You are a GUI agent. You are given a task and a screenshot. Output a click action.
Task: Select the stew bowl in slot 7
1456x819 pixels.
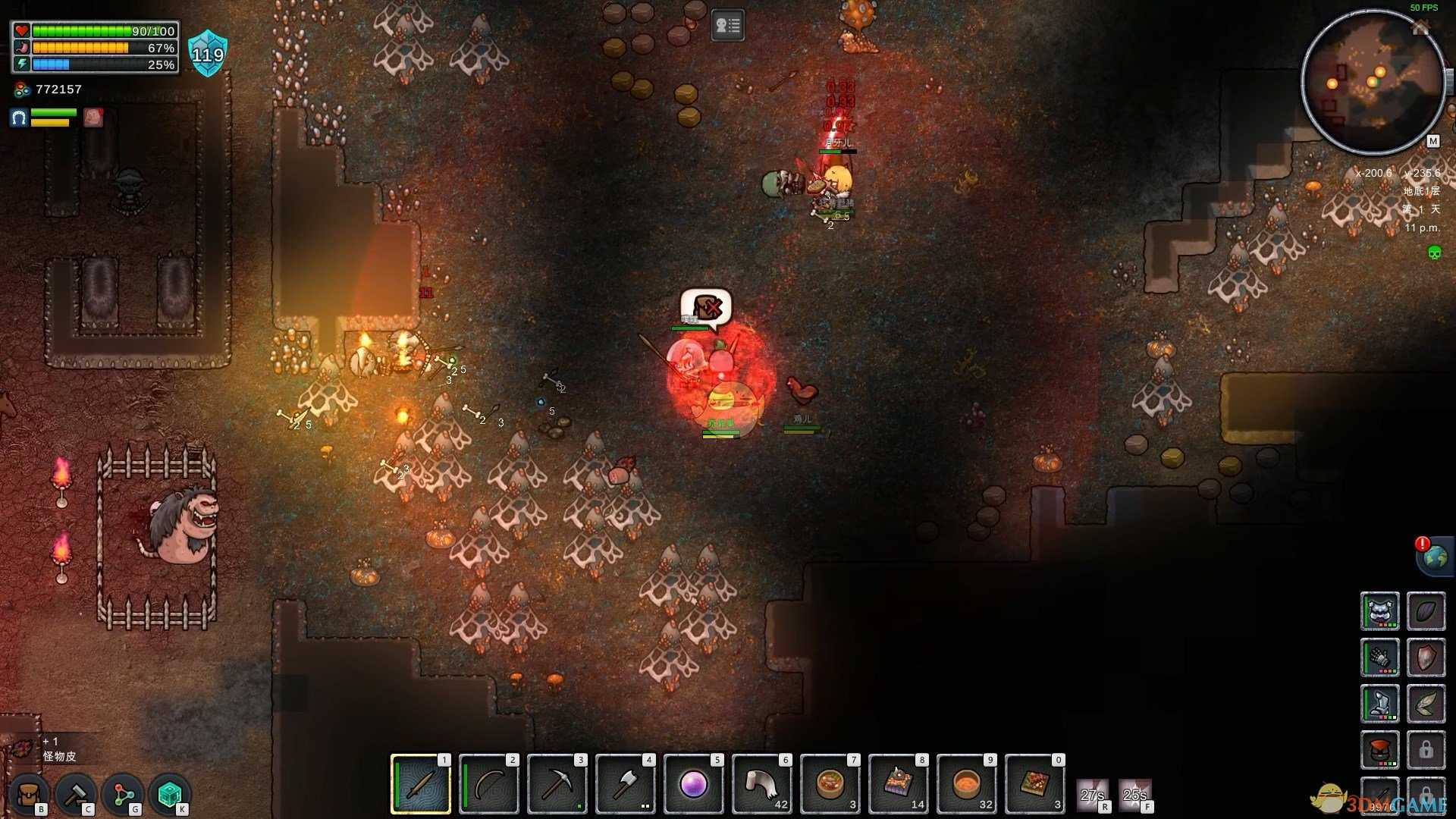(830, 784)
